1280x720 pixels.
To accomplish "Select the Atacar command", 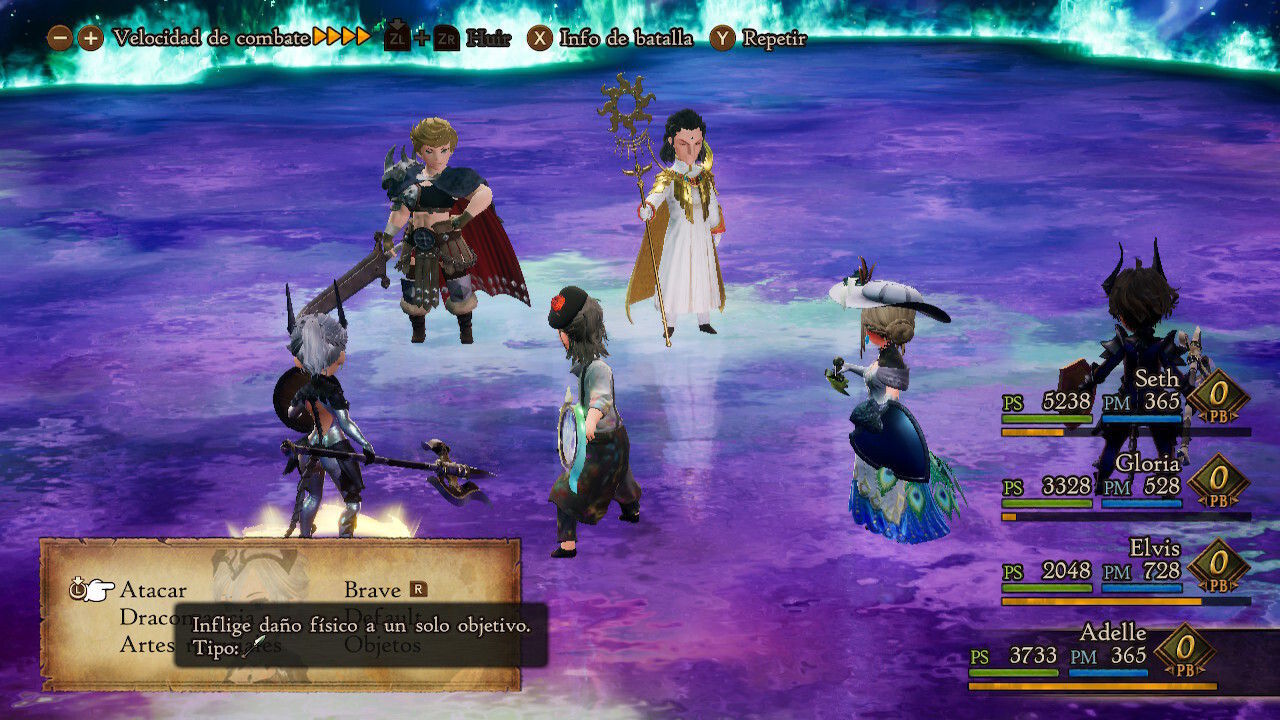I will [x=153, y=590].
